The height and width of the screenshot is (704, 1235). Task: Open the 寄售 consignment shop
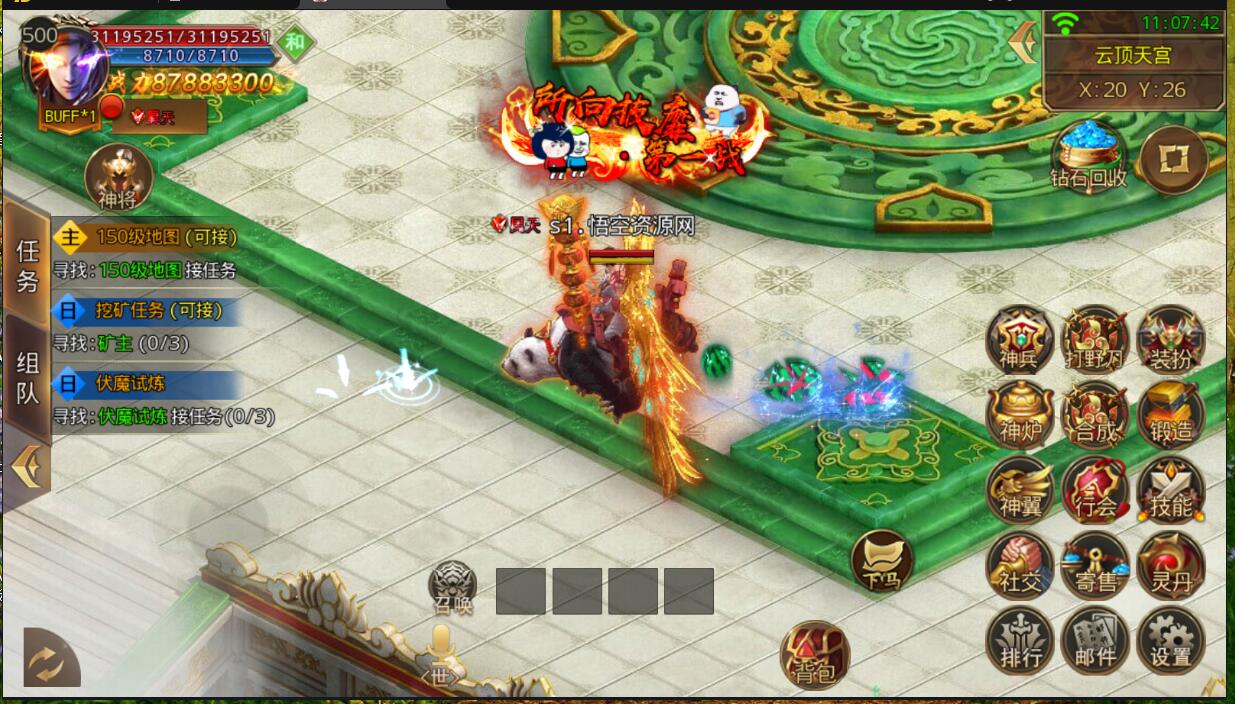click(x=1095, y=565)
